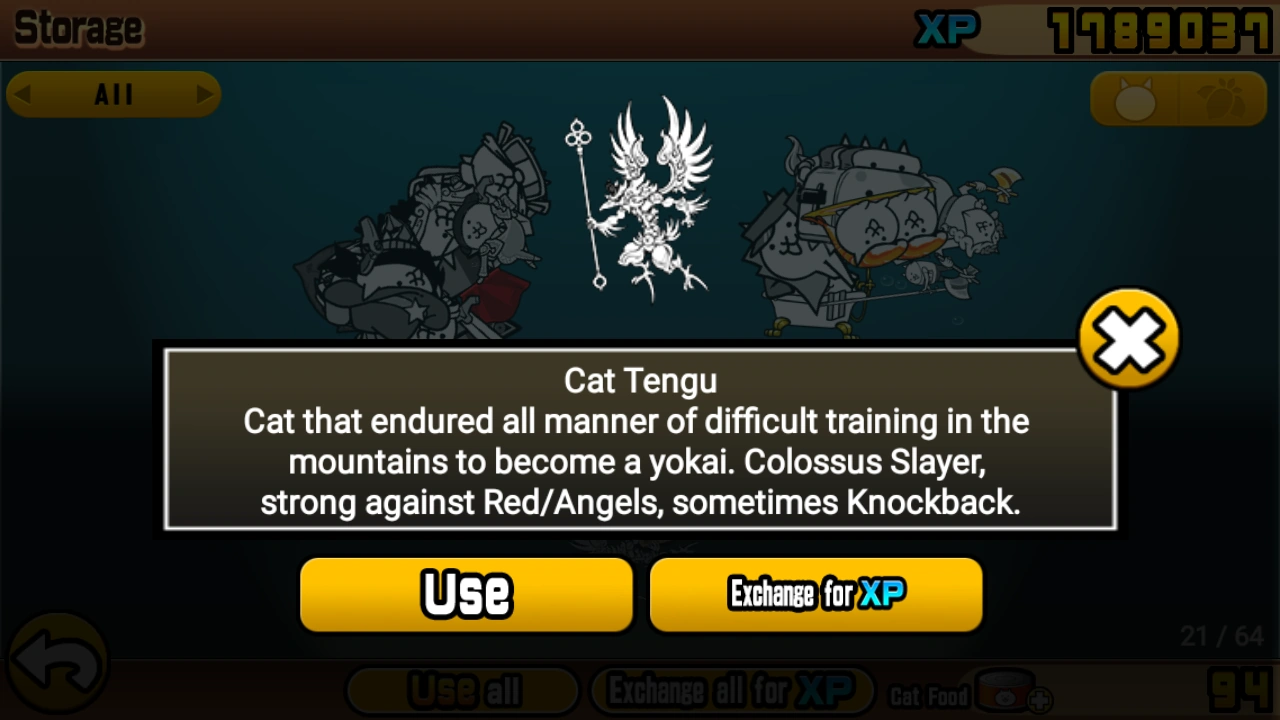Open the next category with the right arrow
1280x720 pixels.
pos(205,94)
